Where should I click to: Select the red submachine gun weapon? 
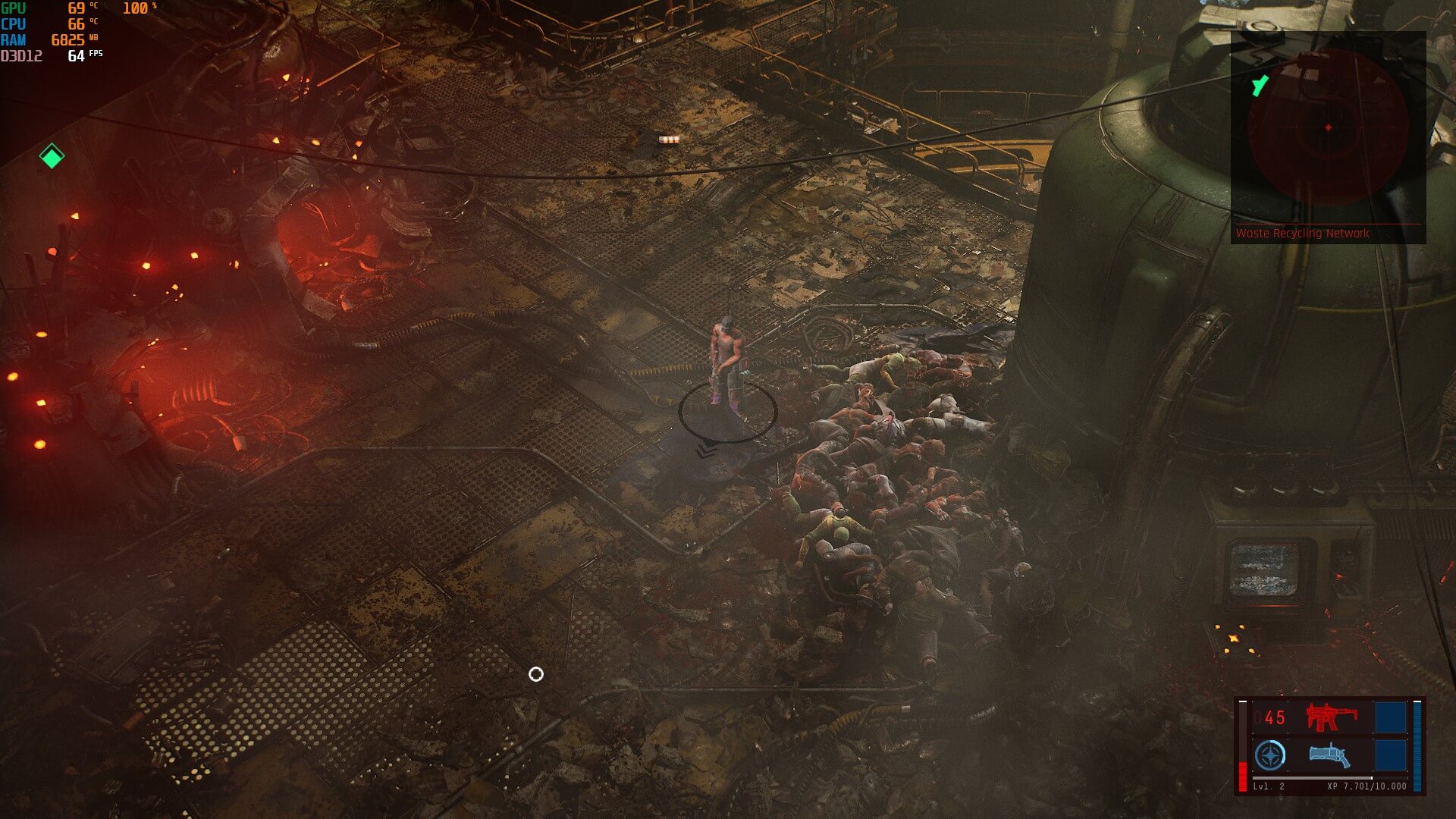coord(1331,717)
